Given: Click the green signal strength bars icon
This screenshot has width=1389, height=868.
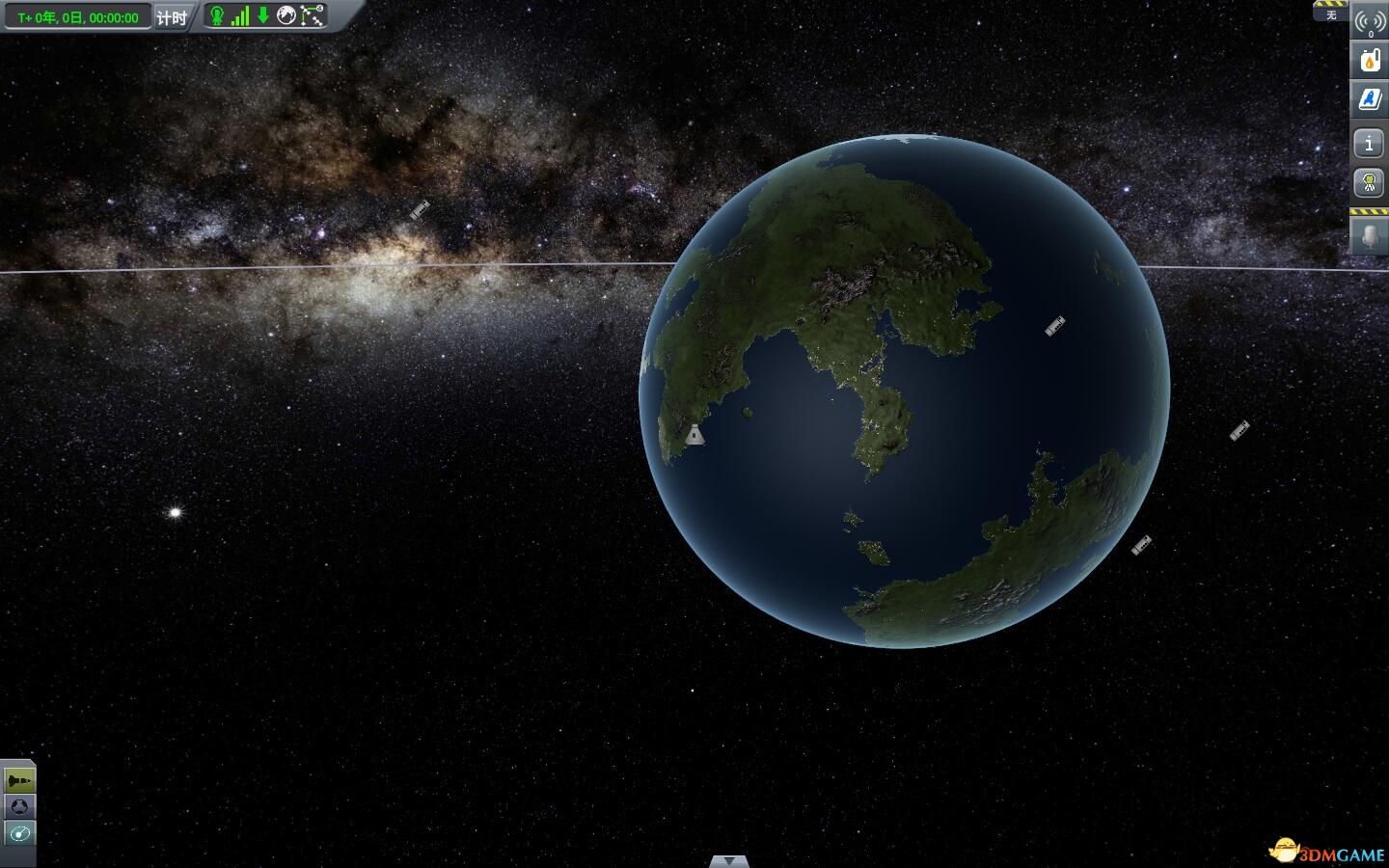Looking at the screenshot, I should point(240,15).
